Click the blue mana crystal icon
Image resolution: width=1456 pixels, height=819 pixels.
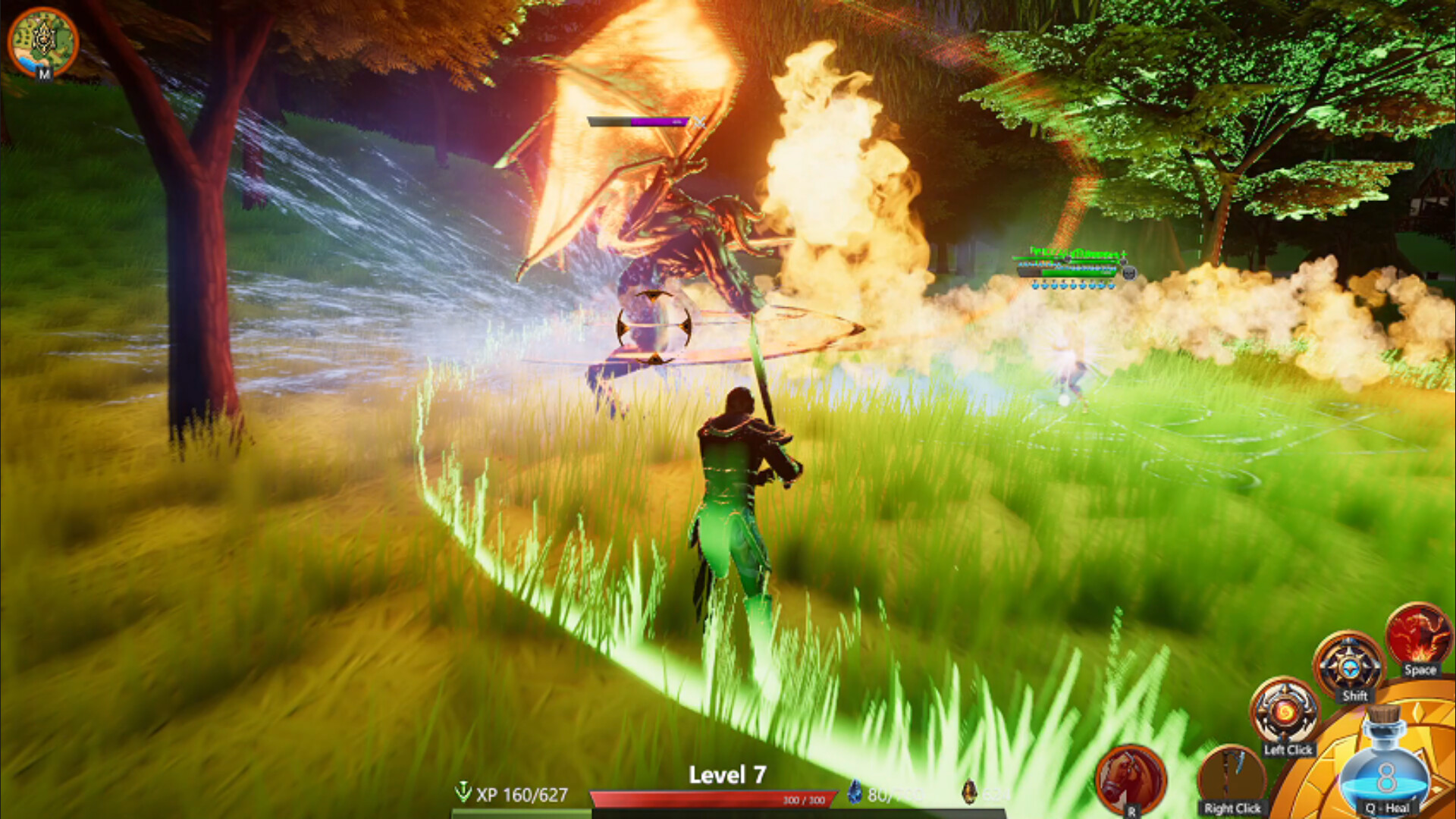click(856, 792)
